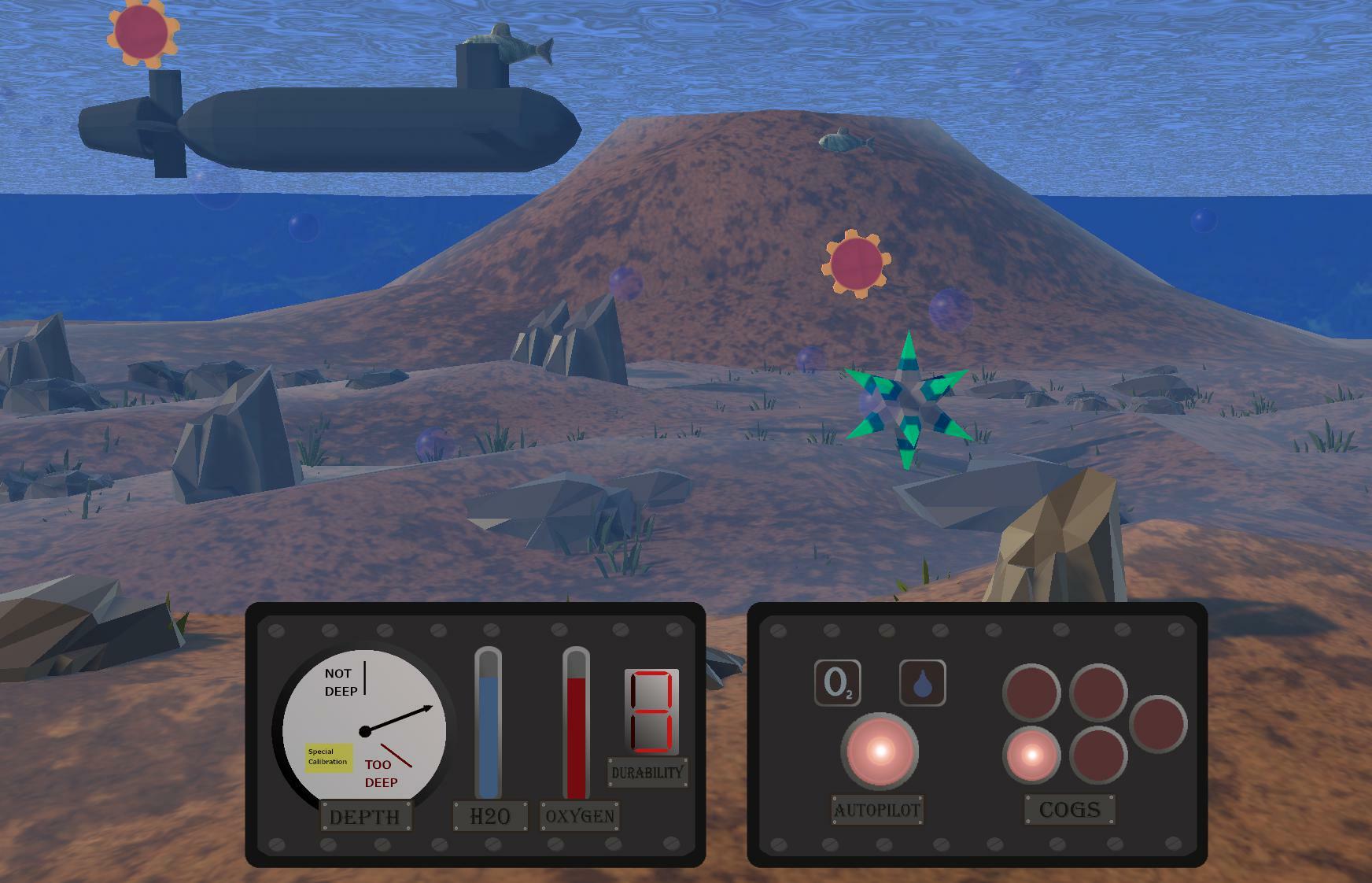The height and width of the screenshot is (883, 1372).
Task: Toggle the Autopilot indicator light
Action: pos(880,750)
